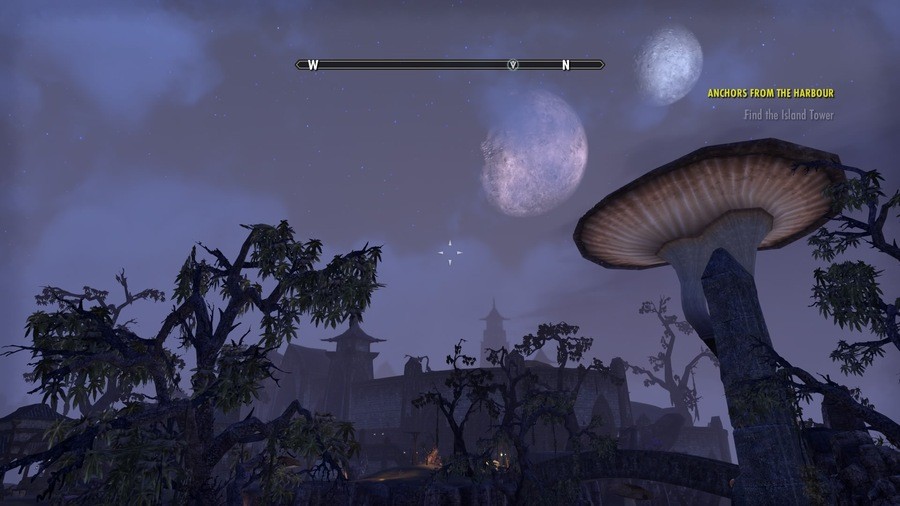Click the Find the Island Tower objective

[788, 115]
